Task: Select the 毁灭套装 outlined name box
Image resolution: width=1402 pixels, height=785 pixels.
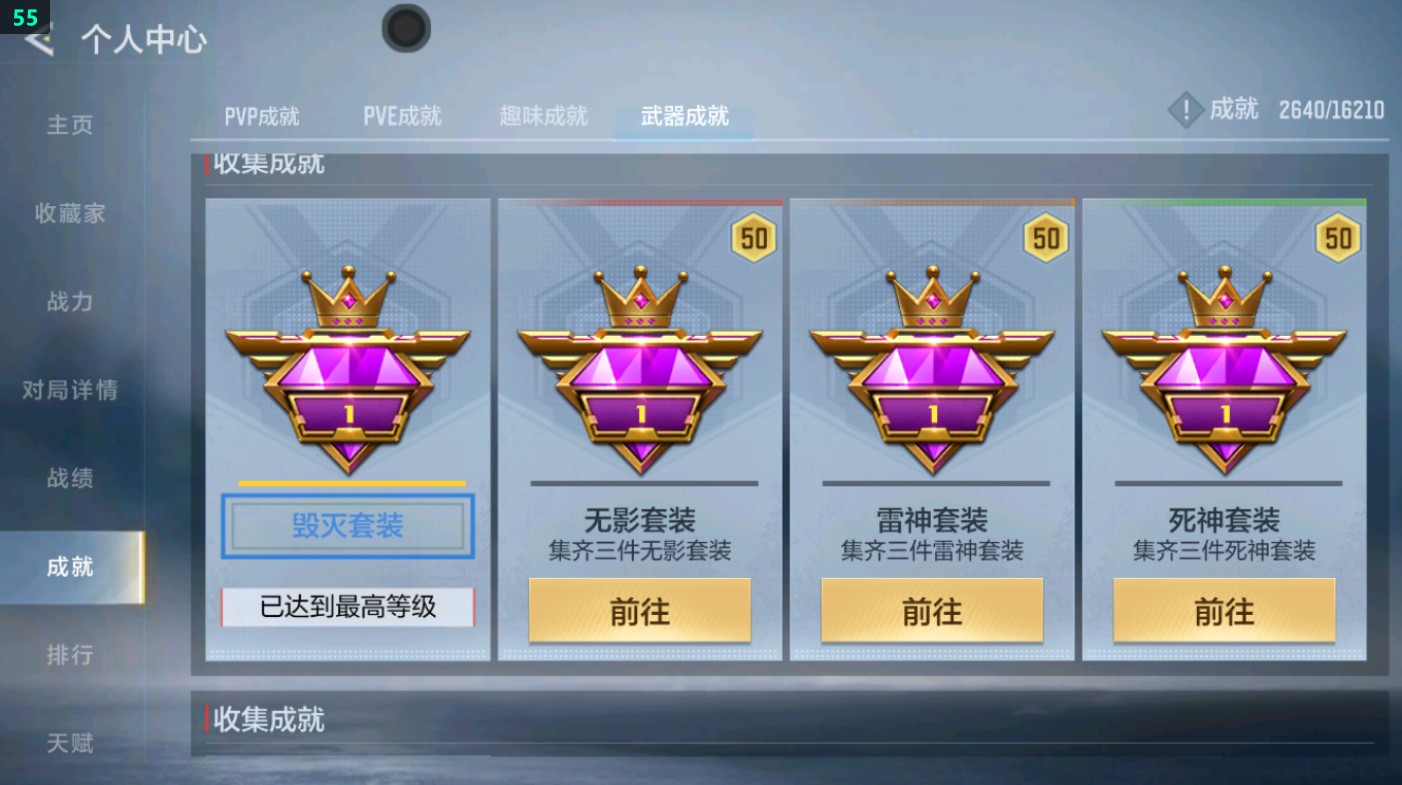Action: tap(347, 527)
